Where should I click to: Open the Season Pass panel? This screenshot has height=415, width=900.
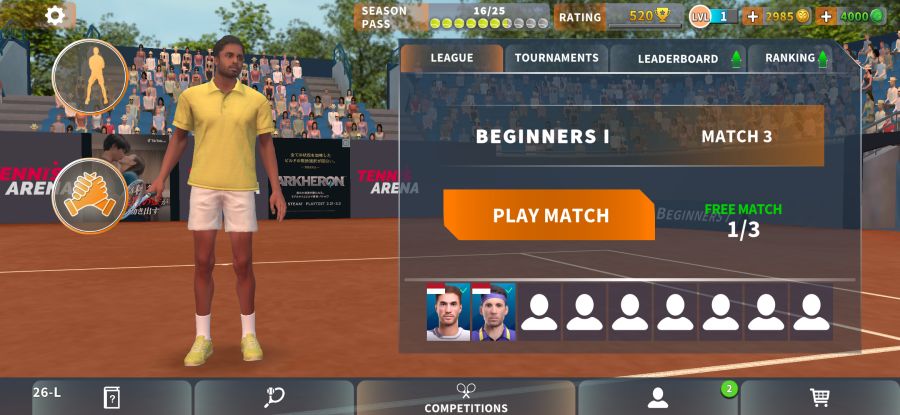tap(452, 17)
